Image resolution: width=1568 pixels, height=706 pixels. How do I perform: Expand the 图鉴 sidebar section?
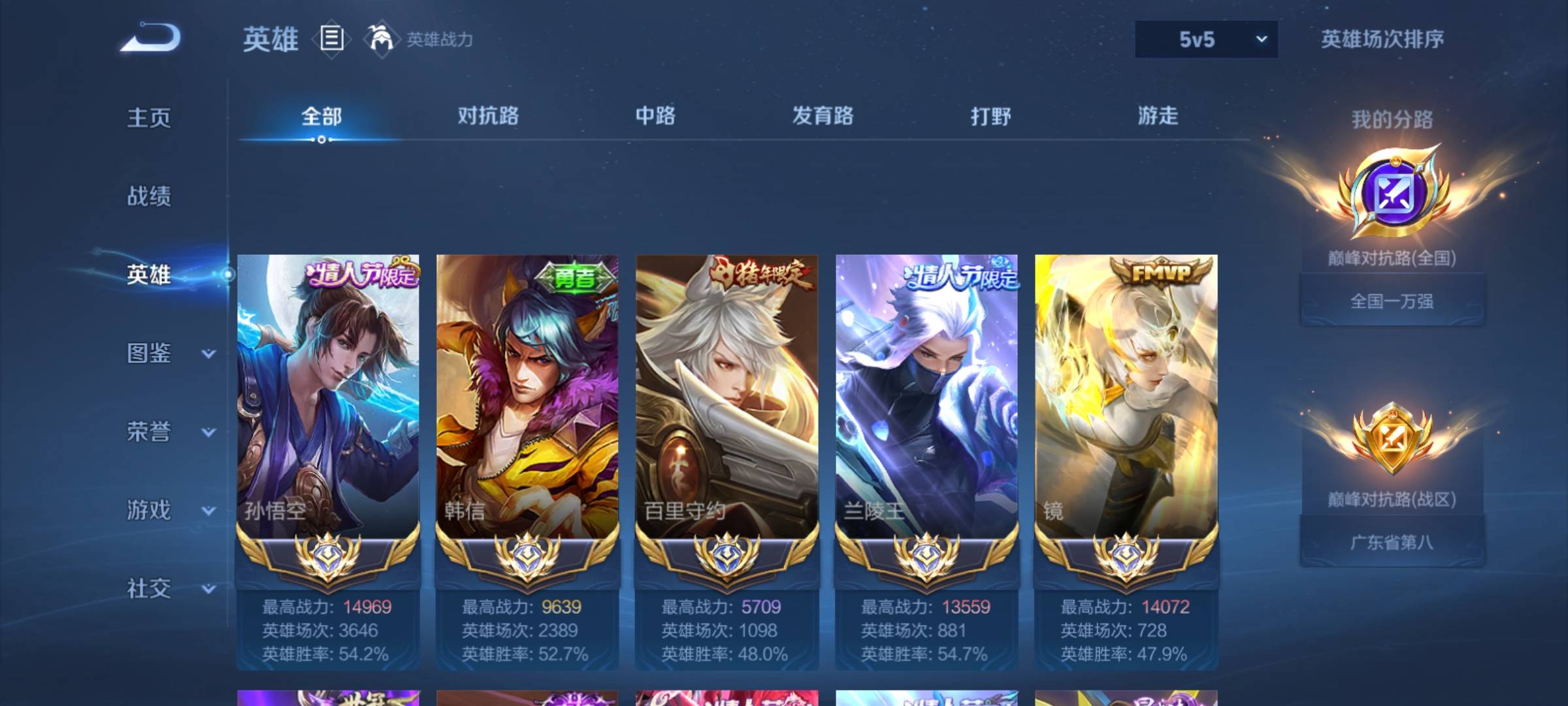(x=150, y=354)
